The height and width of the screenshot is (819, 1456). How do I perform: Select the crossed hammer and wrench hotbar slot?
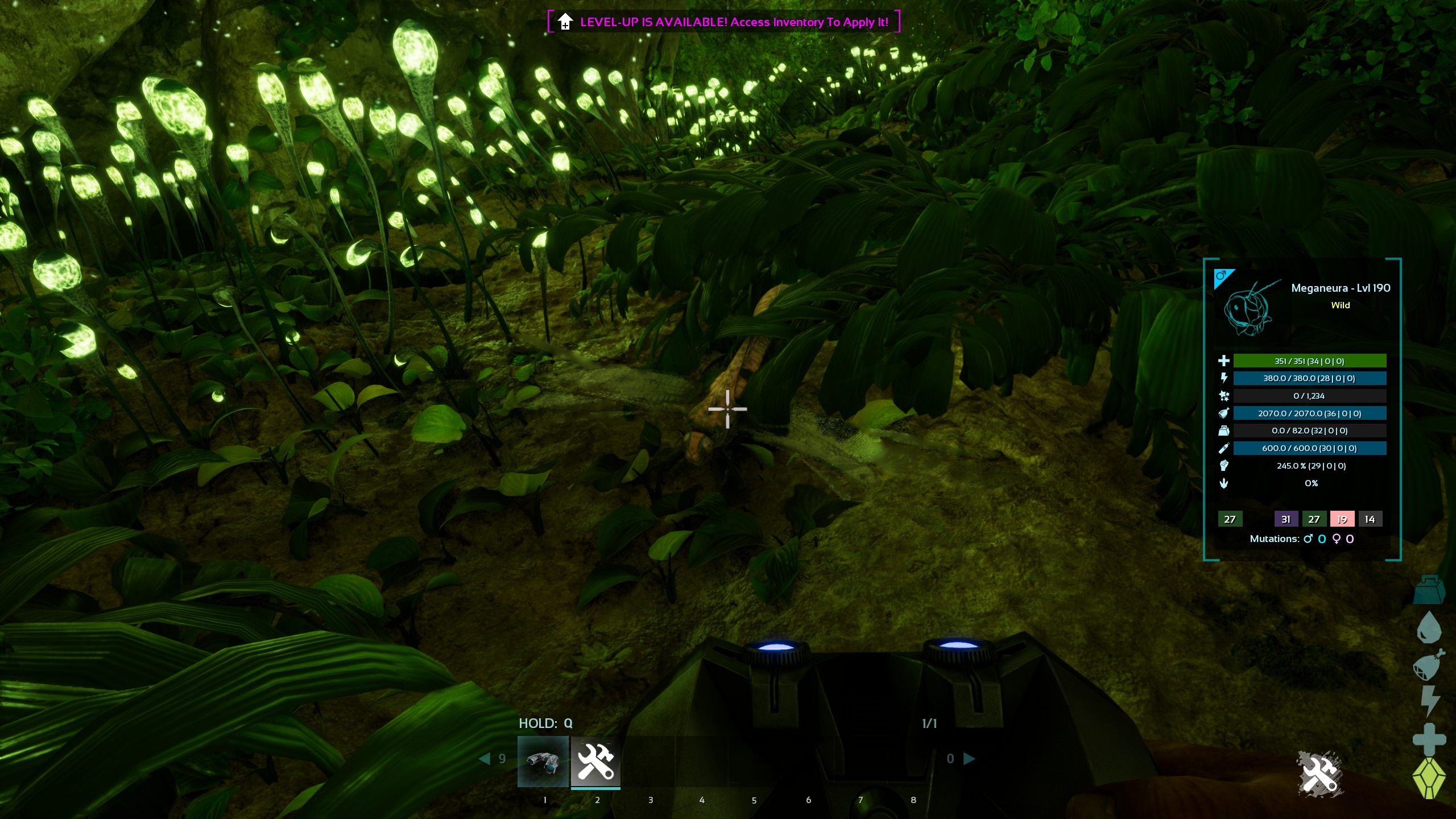point(595,761)
